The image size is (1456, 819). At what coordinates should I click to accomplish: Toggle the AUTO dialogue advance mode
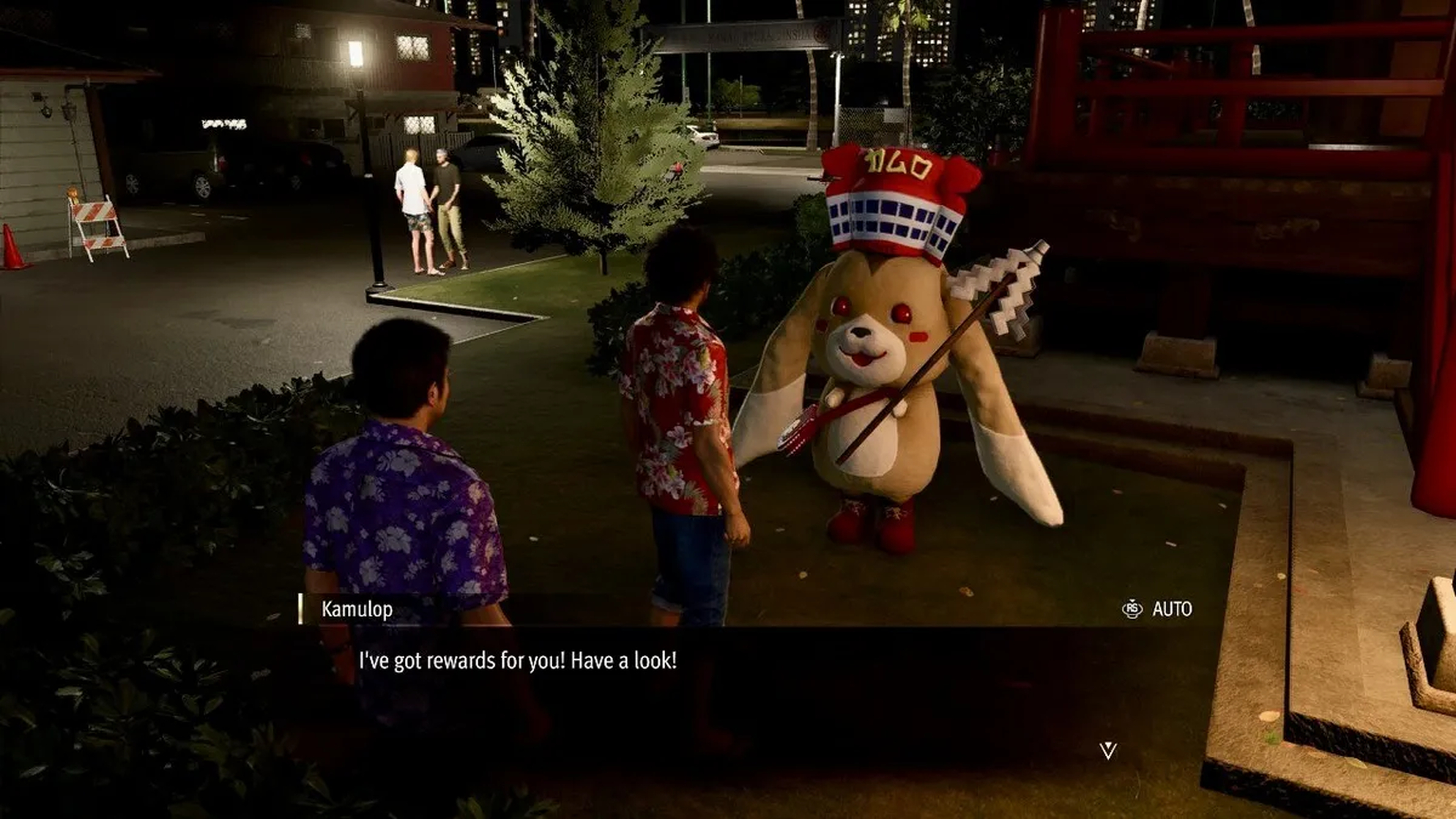1157,609
